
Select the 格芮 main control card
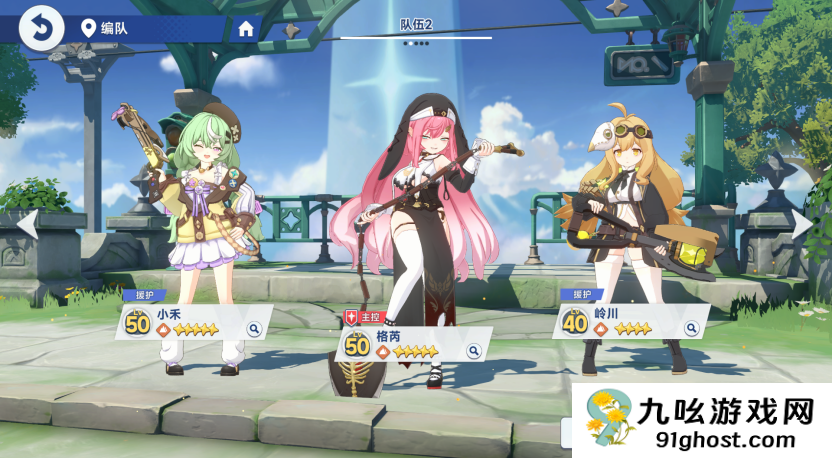[410, 346]
